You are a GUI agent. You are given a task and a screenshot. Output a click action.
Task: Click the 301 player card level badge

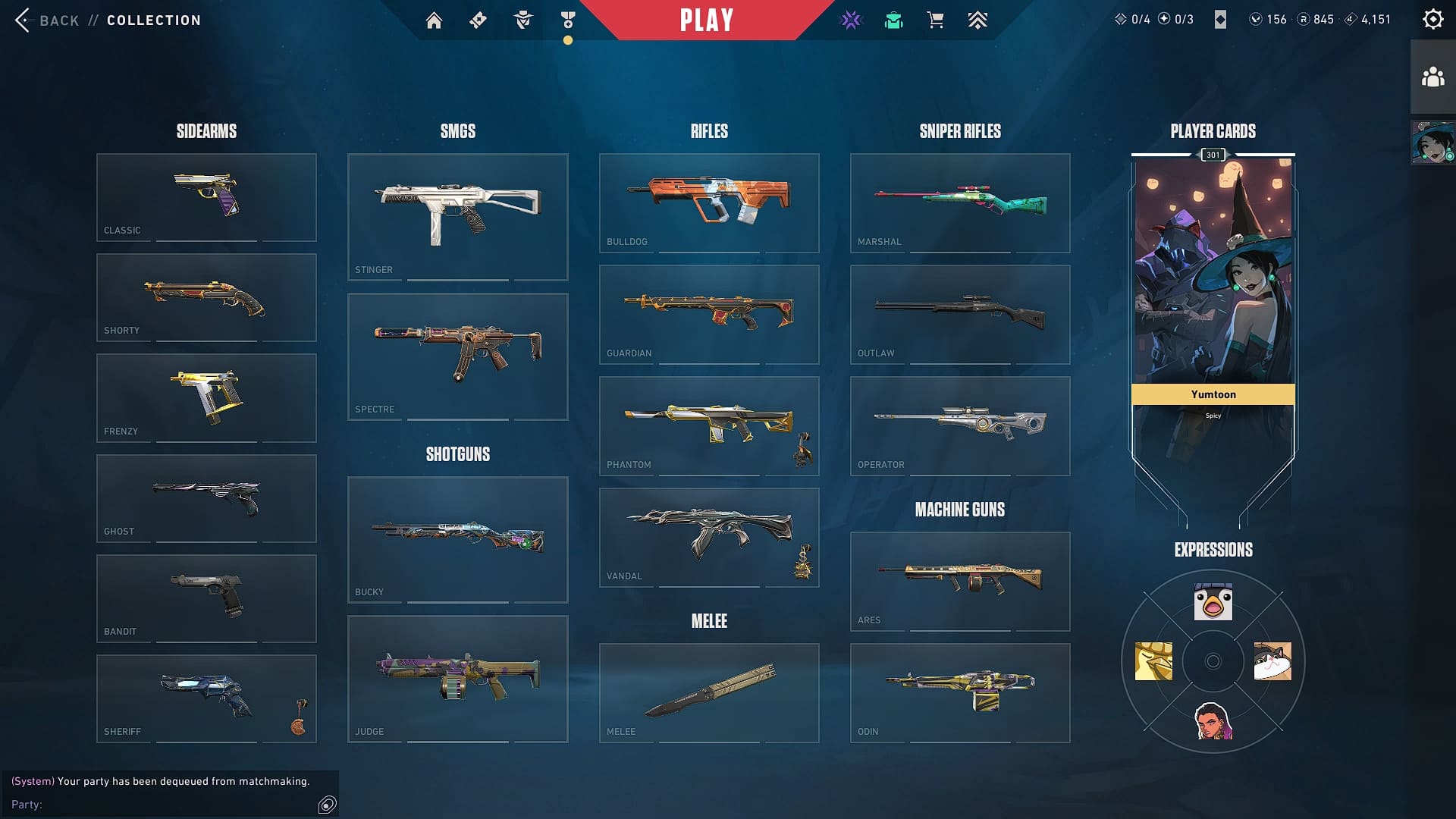1213,155
